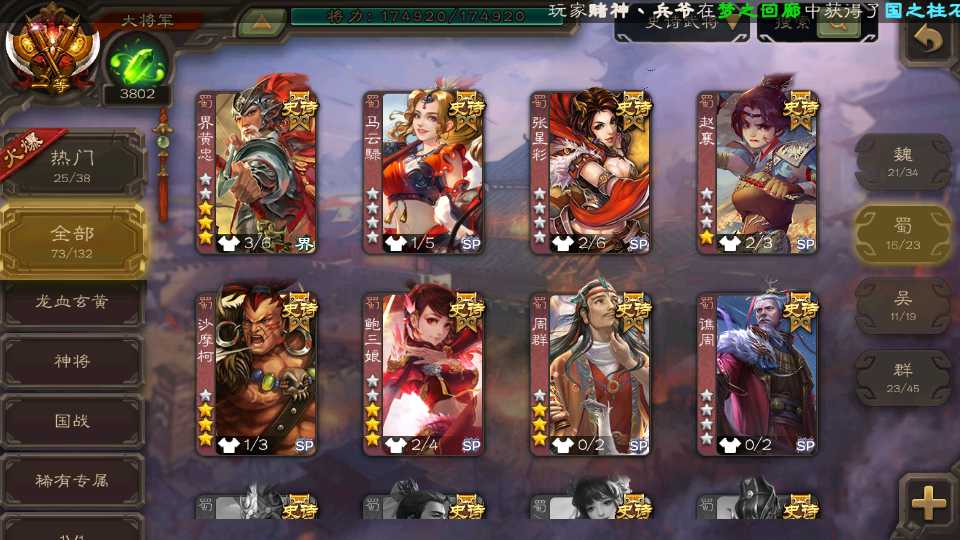Filter generals by 群 faction
960x540 pixels.
[x=903, y=377]
